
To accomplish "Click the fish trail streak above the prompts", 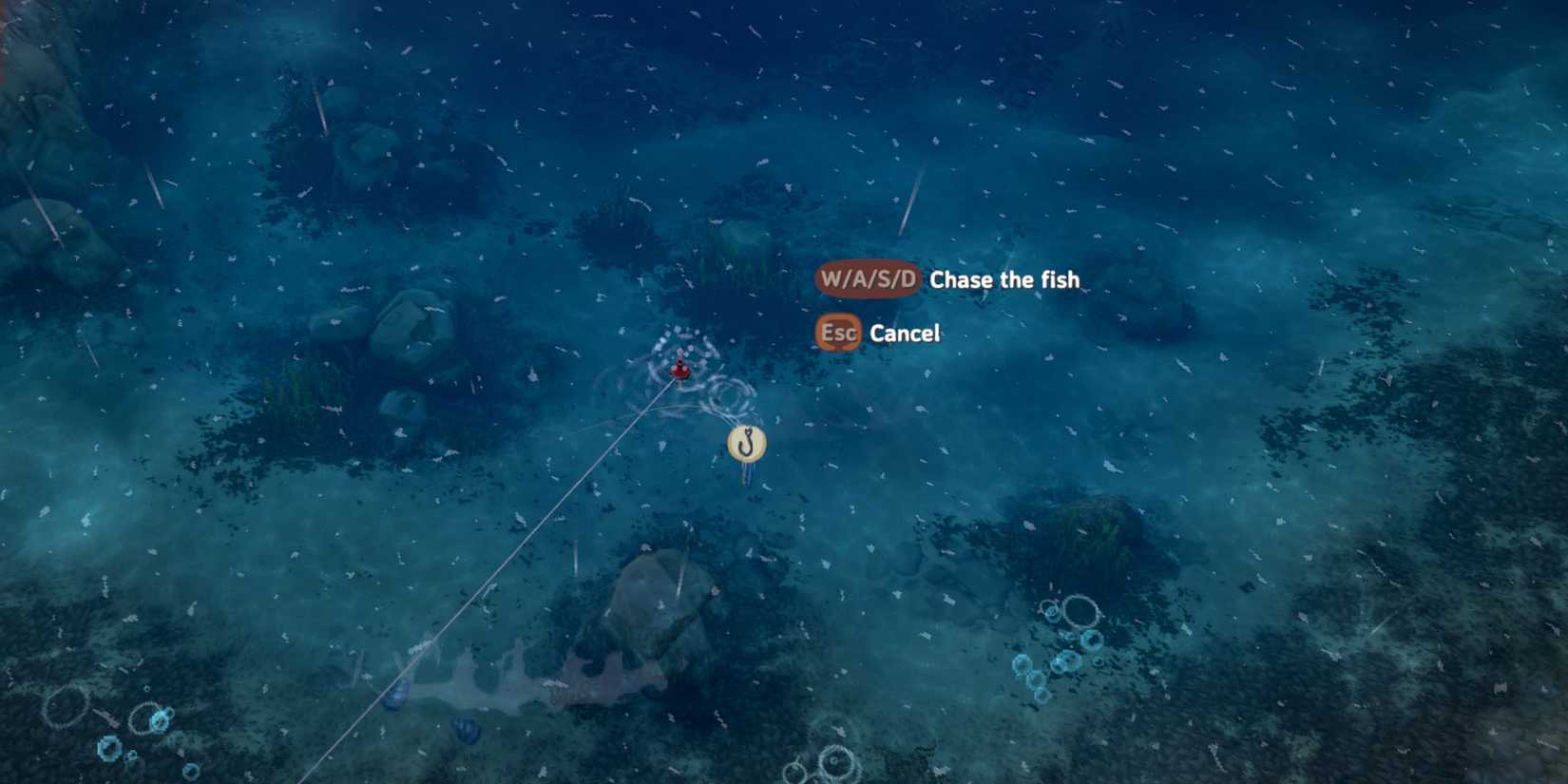I will [903, 228].
